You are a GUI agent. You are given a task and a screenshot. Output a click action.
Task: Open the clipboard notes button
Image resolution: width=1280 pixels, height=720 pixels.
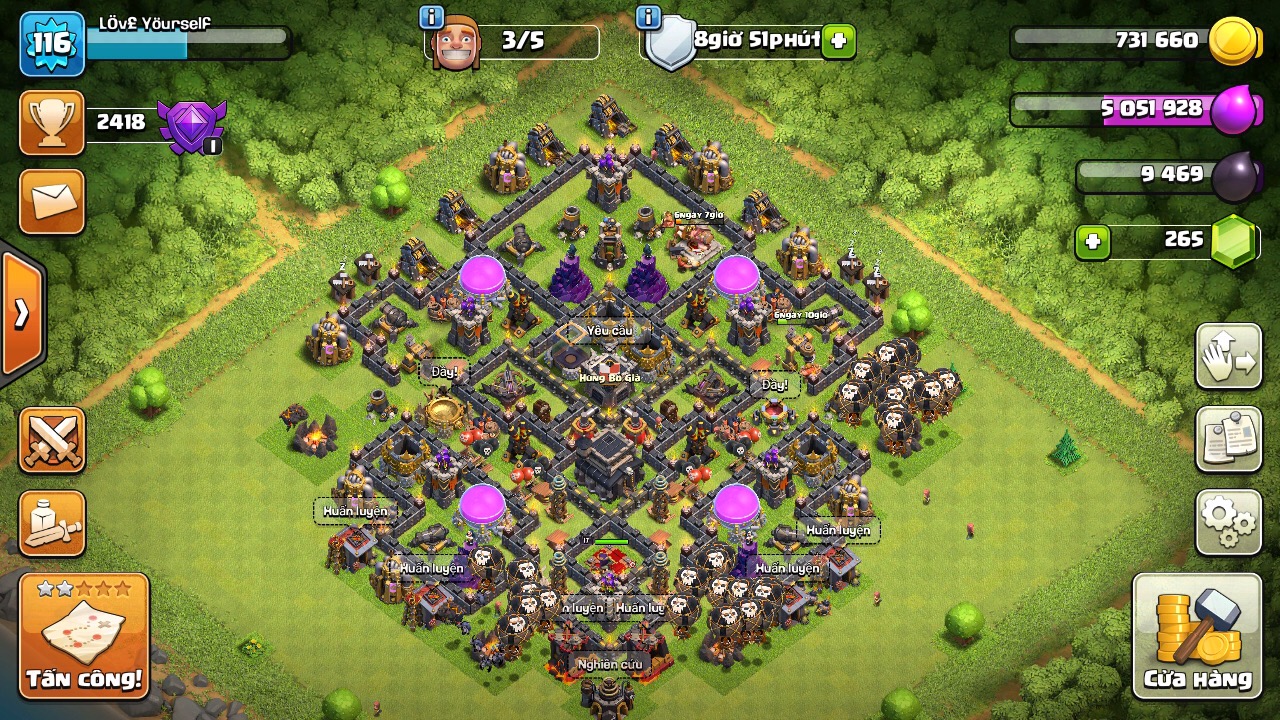[x=1228, y=439]
